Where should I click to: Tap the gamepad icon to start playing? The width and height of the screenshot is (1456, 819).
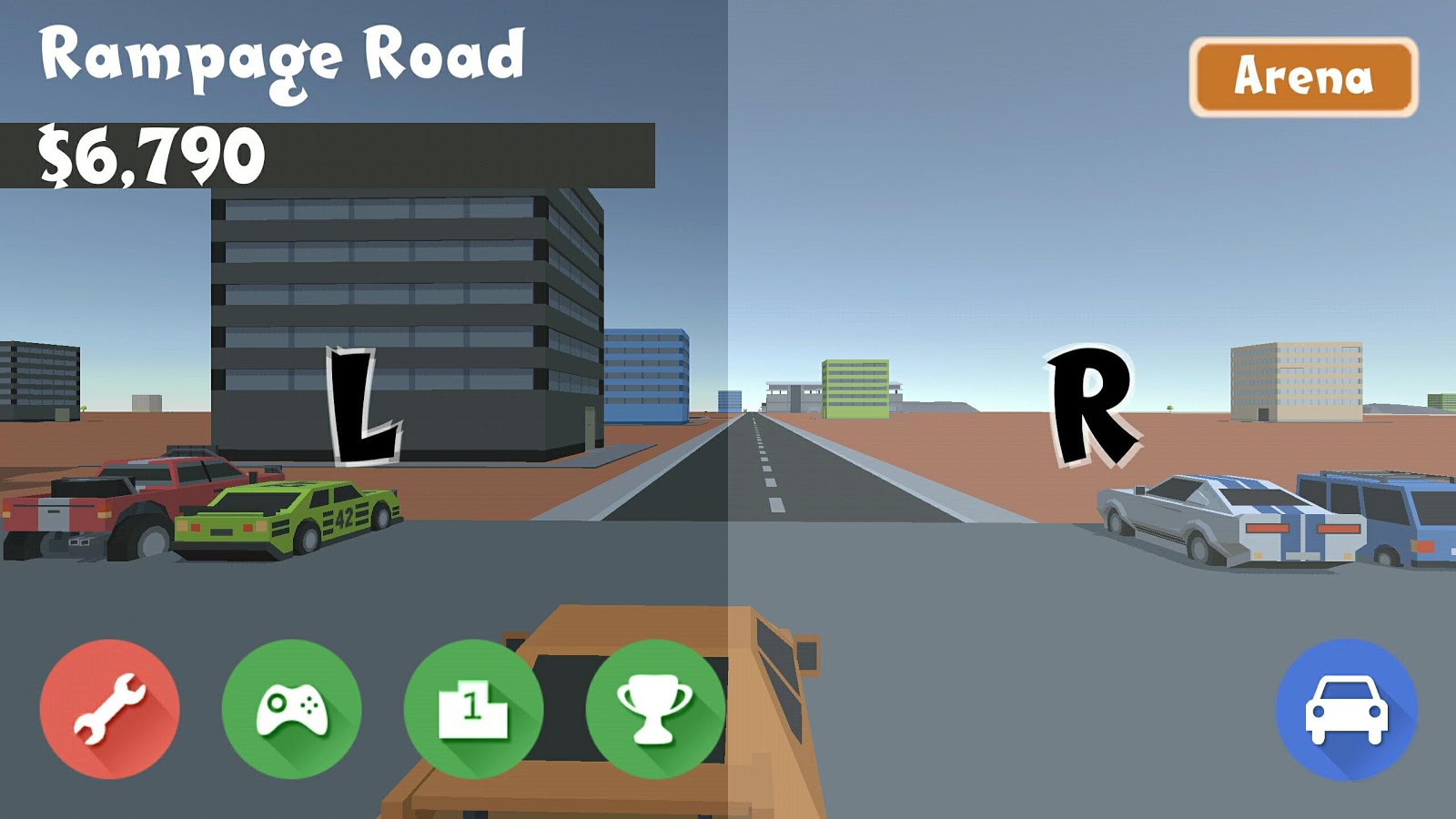tap(291, 708)
